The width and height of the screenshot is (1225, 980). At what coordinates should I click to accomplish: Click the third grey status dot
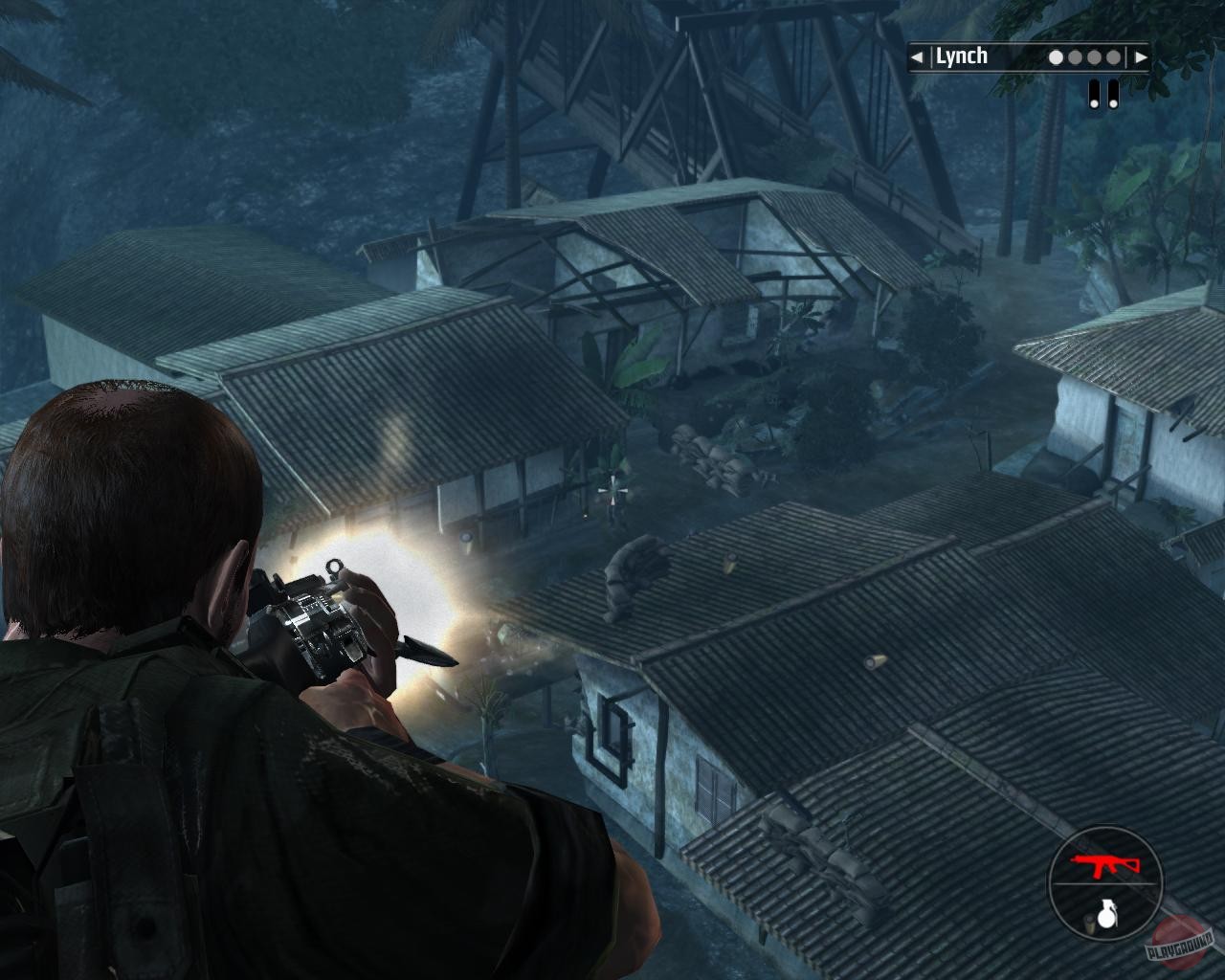[x=1093, y=56]
